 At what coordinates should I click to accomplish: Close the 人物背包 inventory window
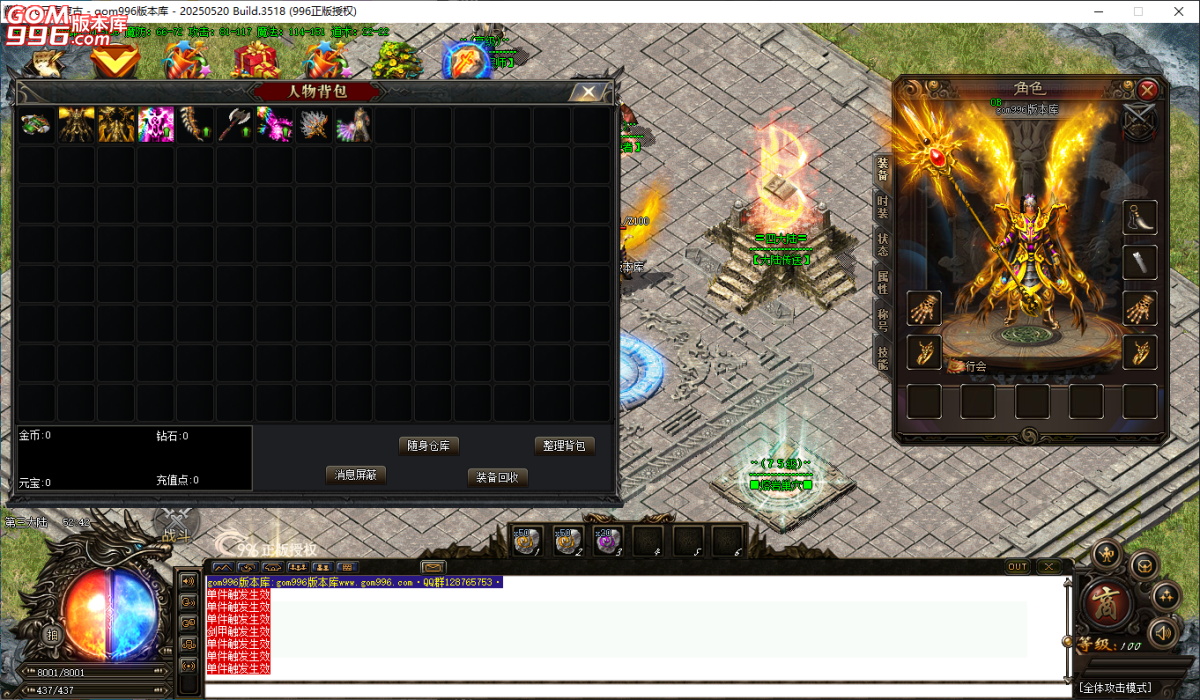pyautogui.click(x=588, y=92)
